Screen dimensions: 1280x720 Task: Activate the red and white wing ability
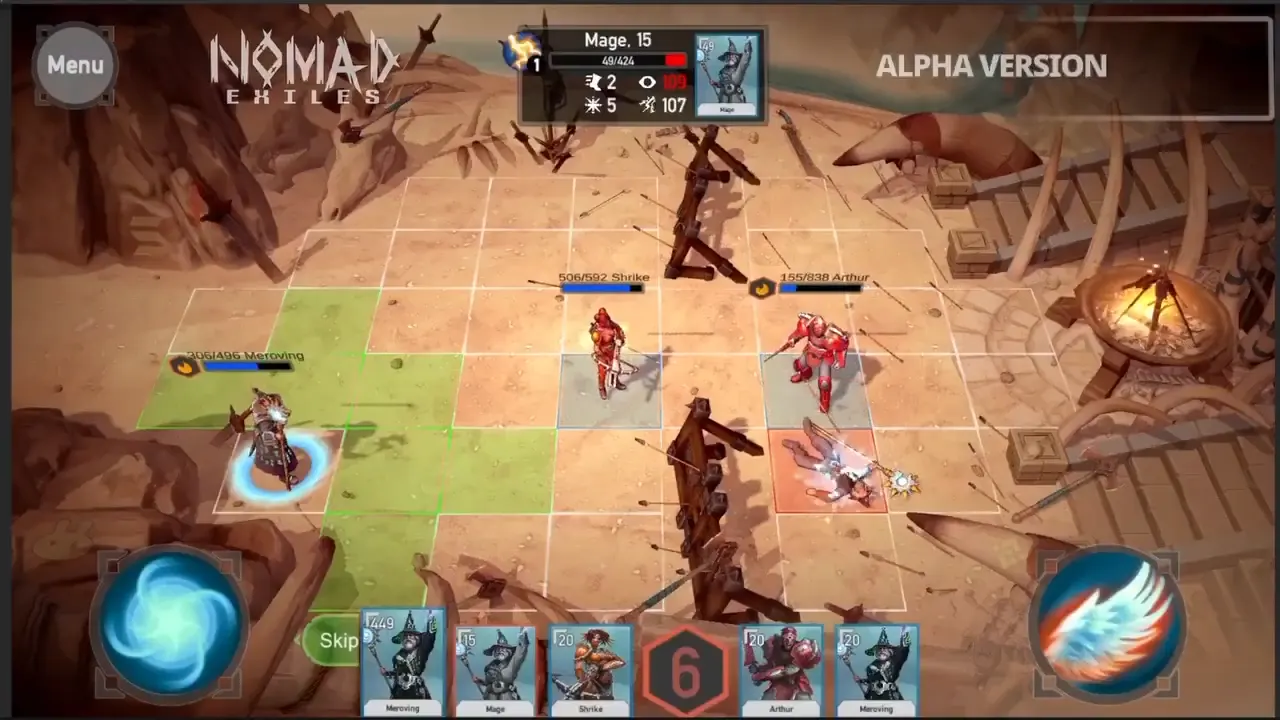click(1107, 621)
